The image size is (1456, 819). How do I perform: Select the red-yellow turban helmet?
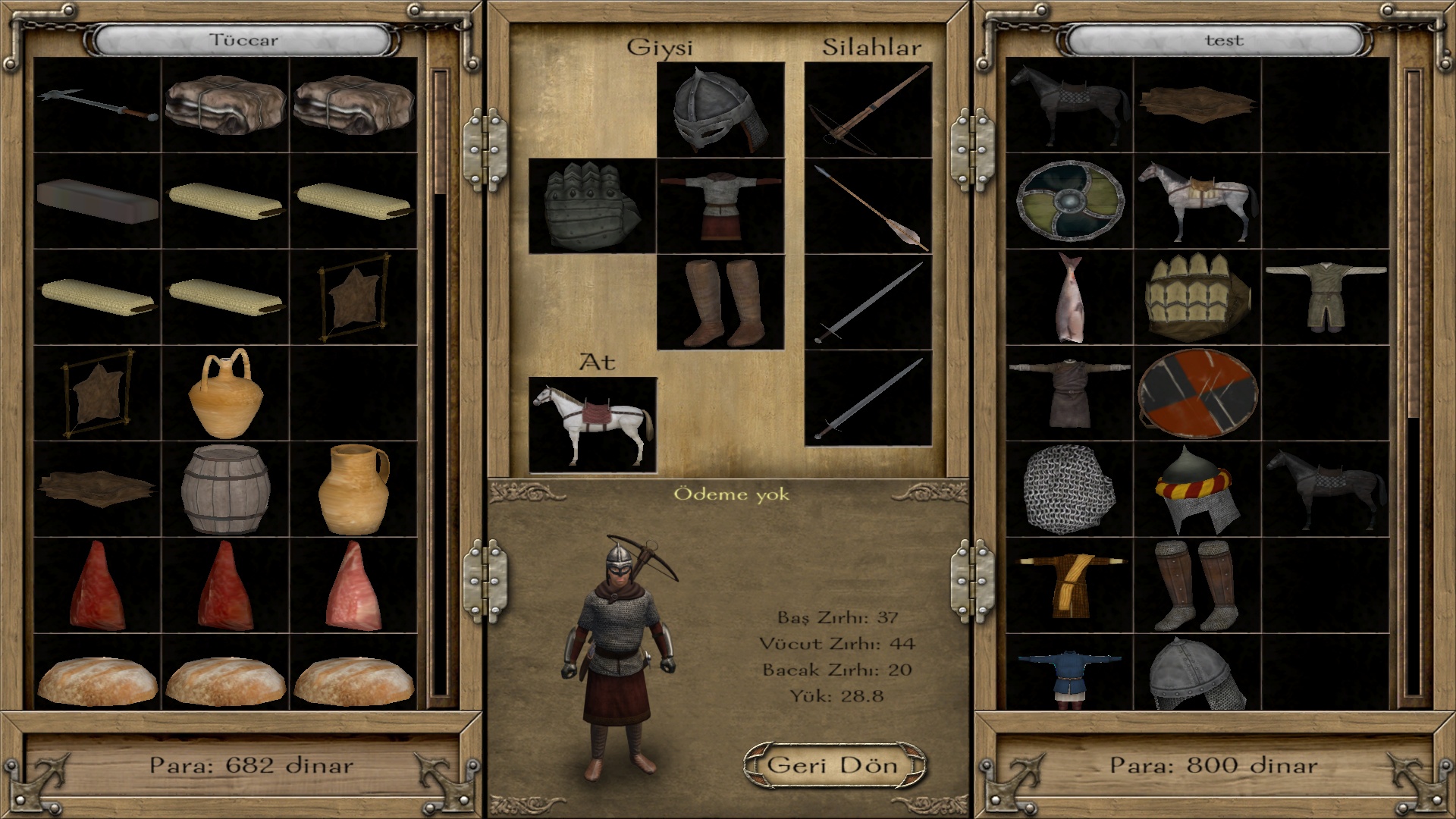point(1197,489)
